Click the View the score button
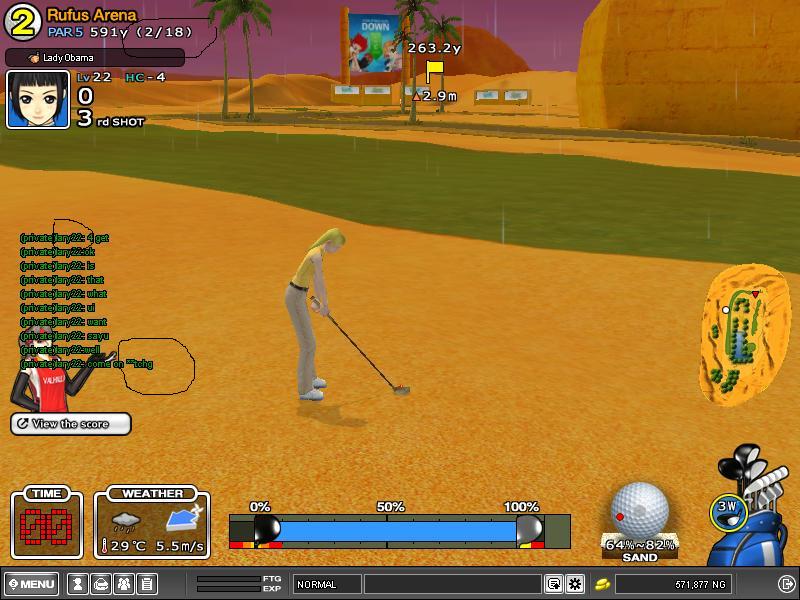This screenshot has height=600, width=800. 71,424
